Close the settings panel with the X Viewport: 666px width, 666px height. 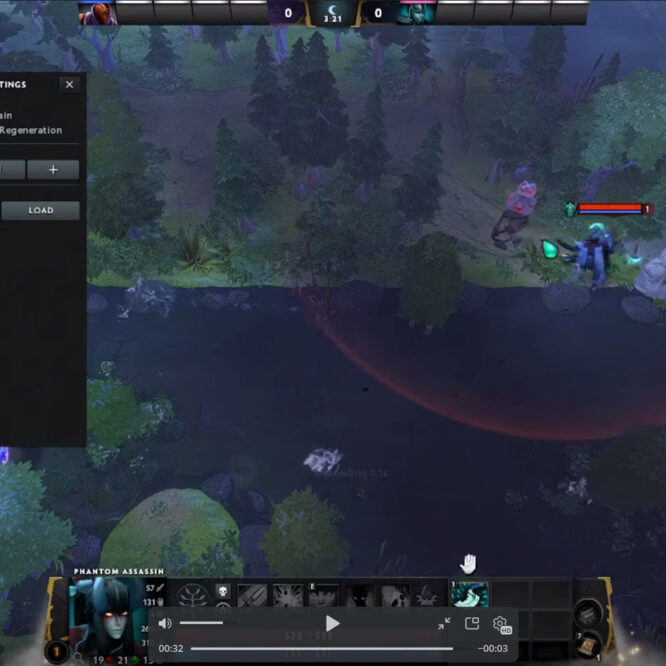(69, 85)
